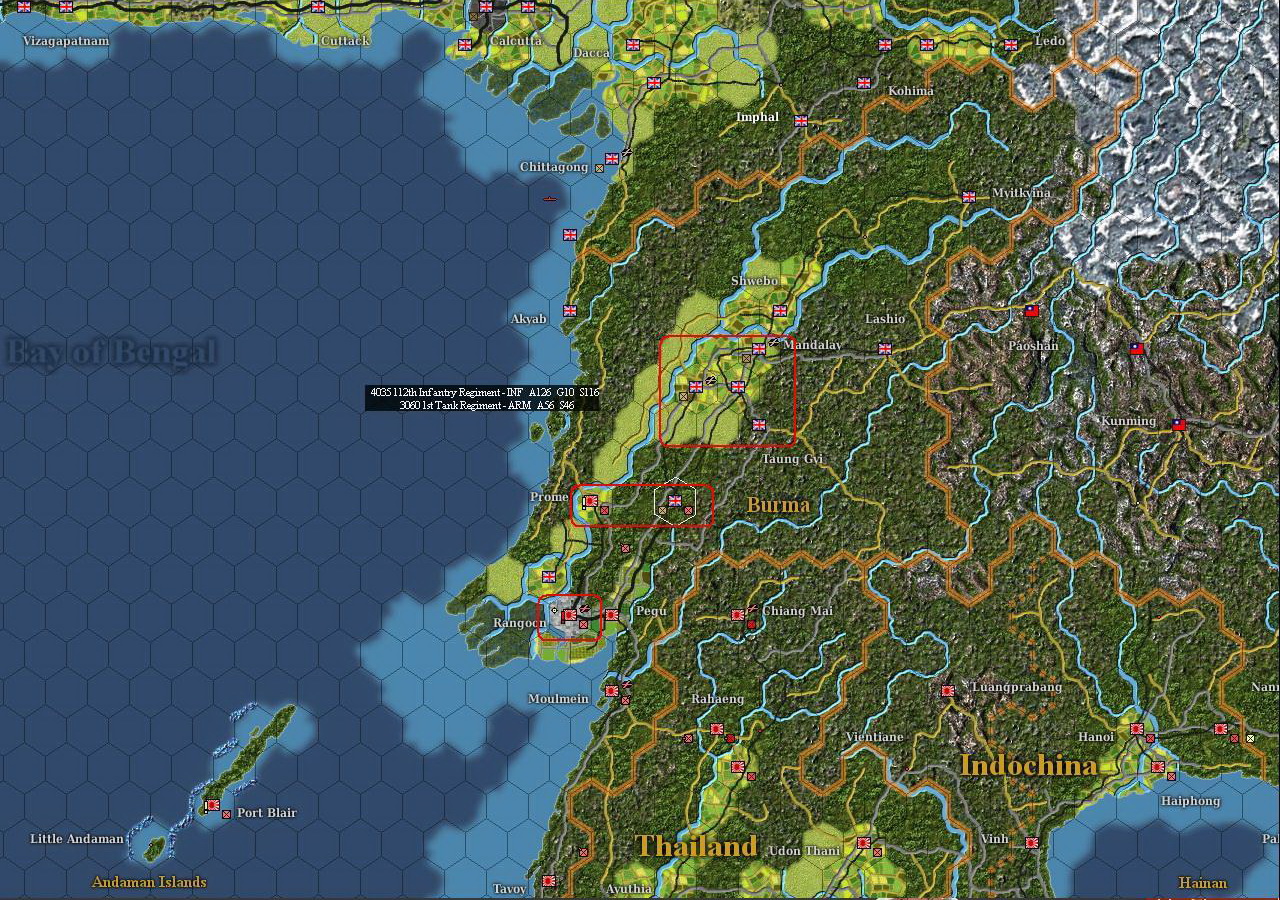This screenshot has width=1280, height=900.
Task: Click the aircraft icon west of Mandalay
Action: pos(710,381)
